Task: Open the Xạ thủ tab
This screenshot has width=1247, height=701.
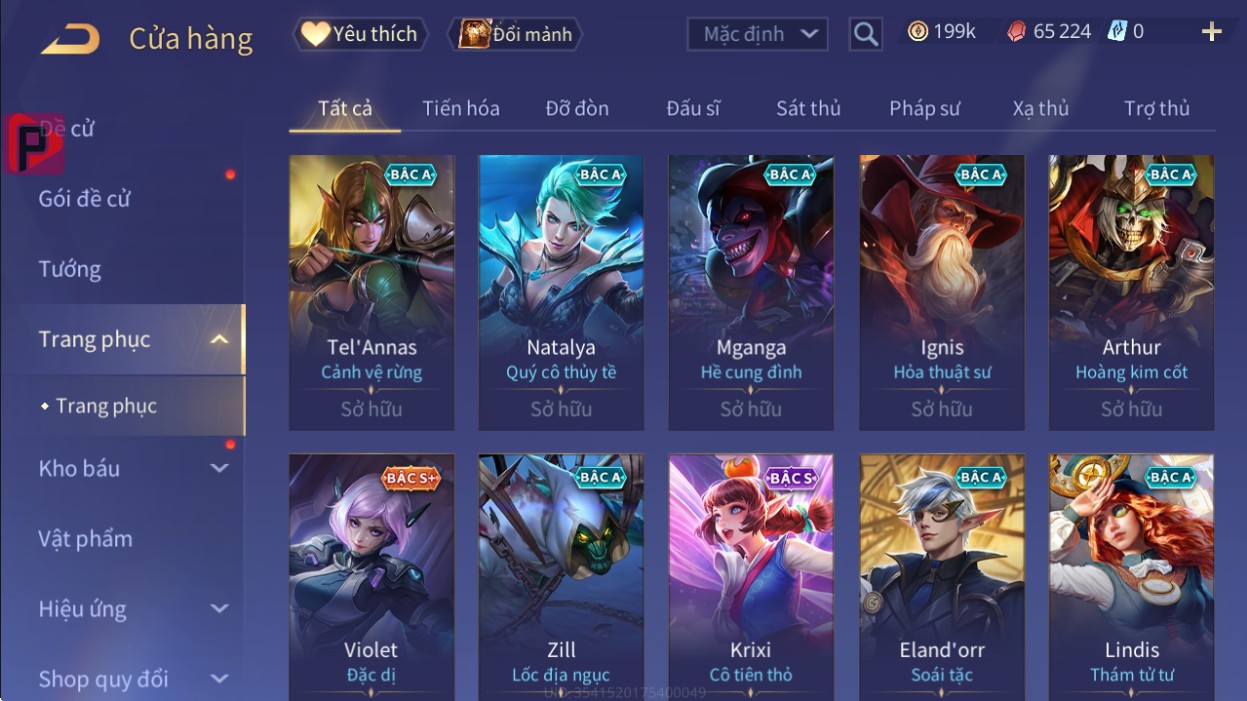Action: coord(1040,108)
